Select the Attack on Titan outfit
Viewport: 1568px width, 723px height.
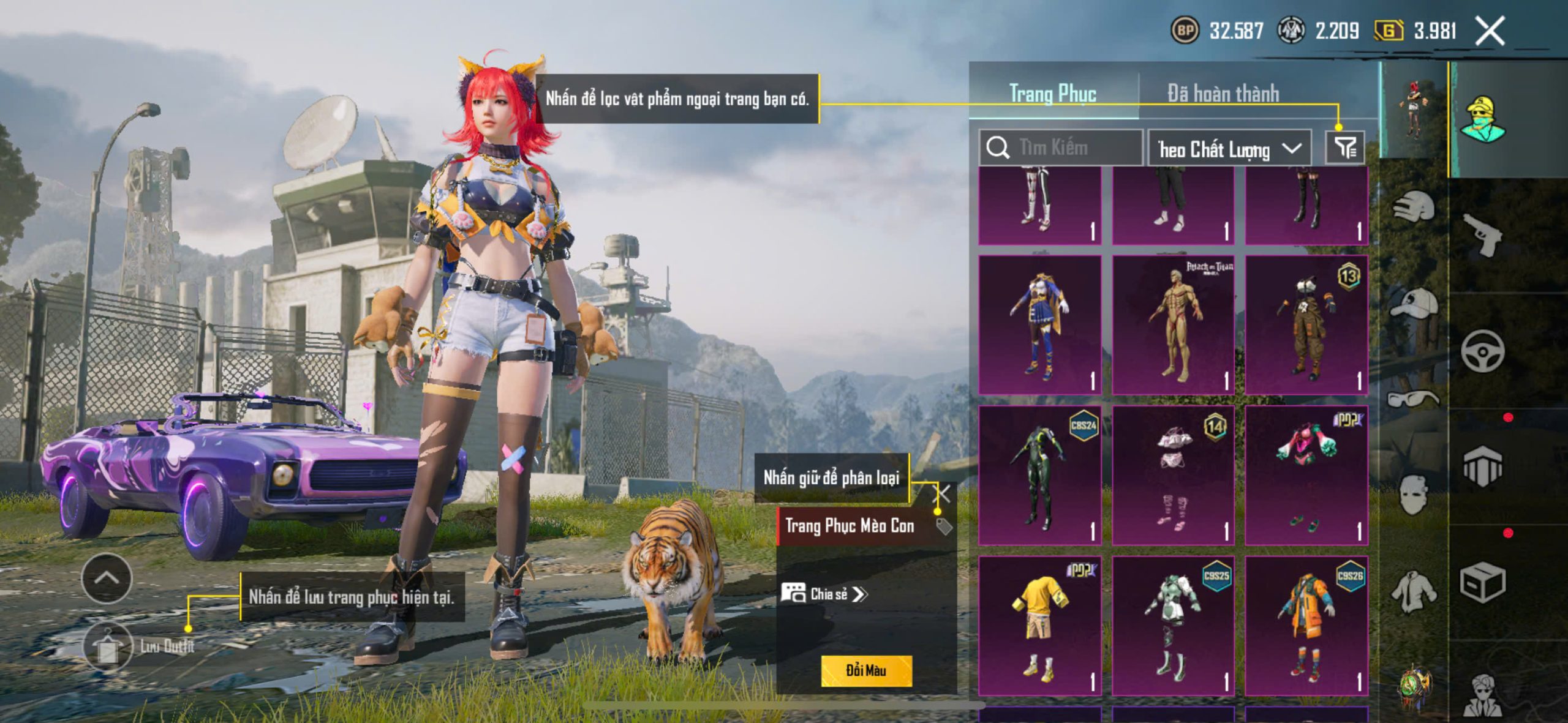click(x=1173, y=324)
